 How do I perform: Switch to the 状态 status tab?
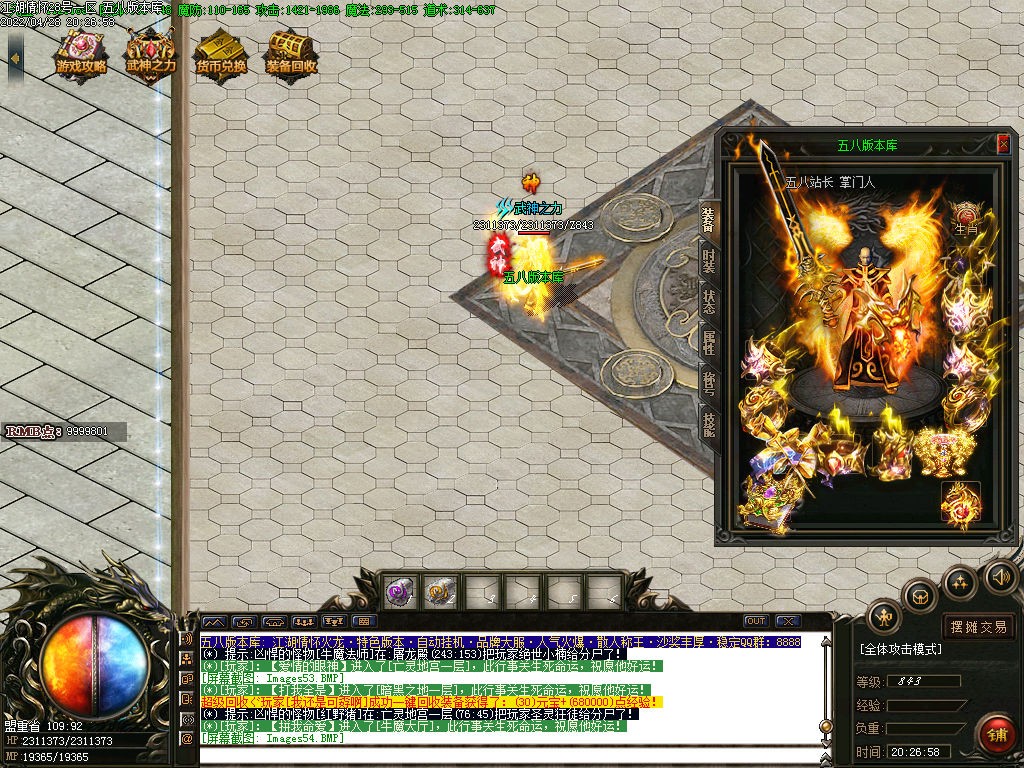[708, 303]
